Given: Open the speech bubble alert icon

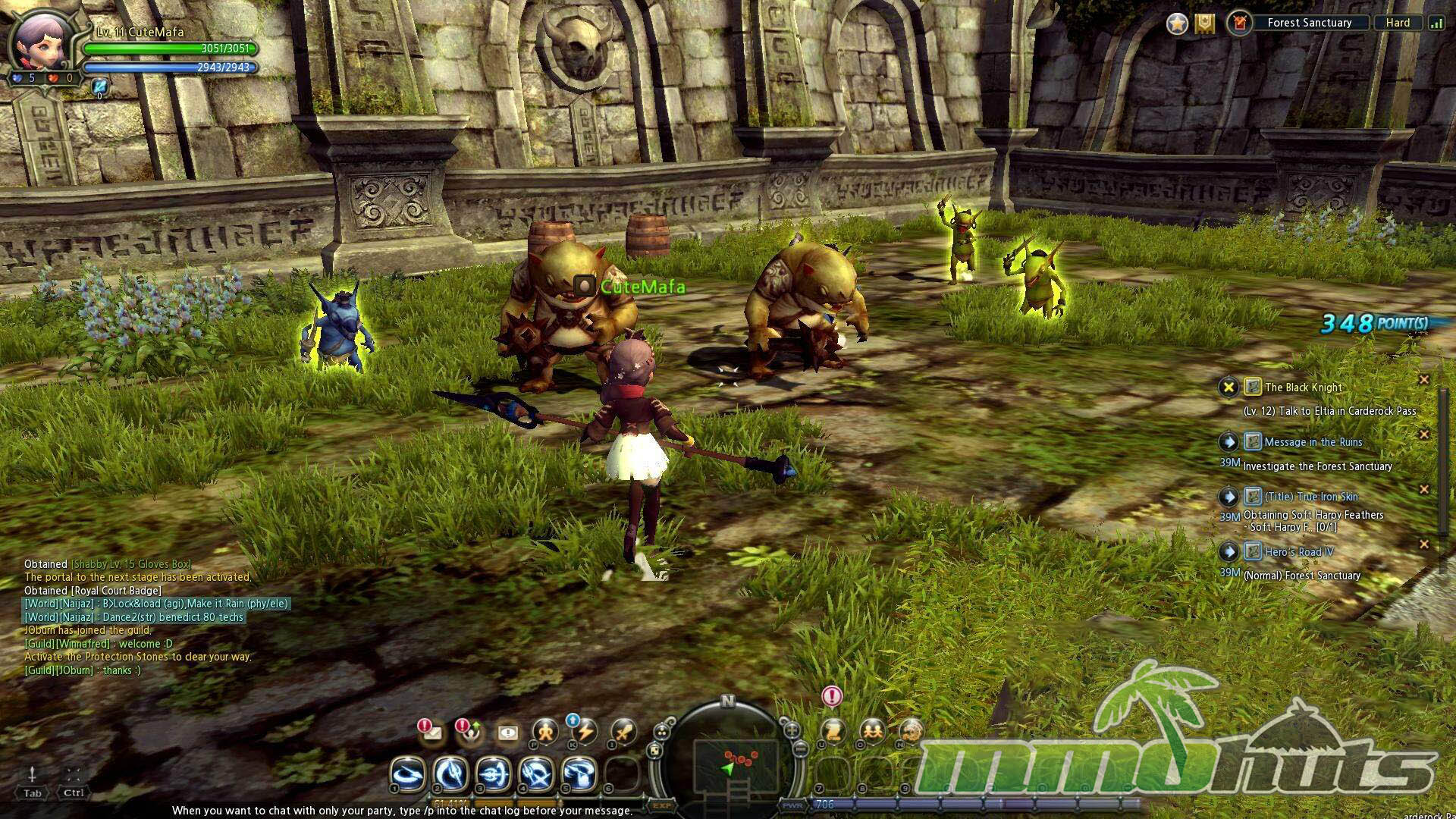Looking at the screenshot, I should 507,733.
